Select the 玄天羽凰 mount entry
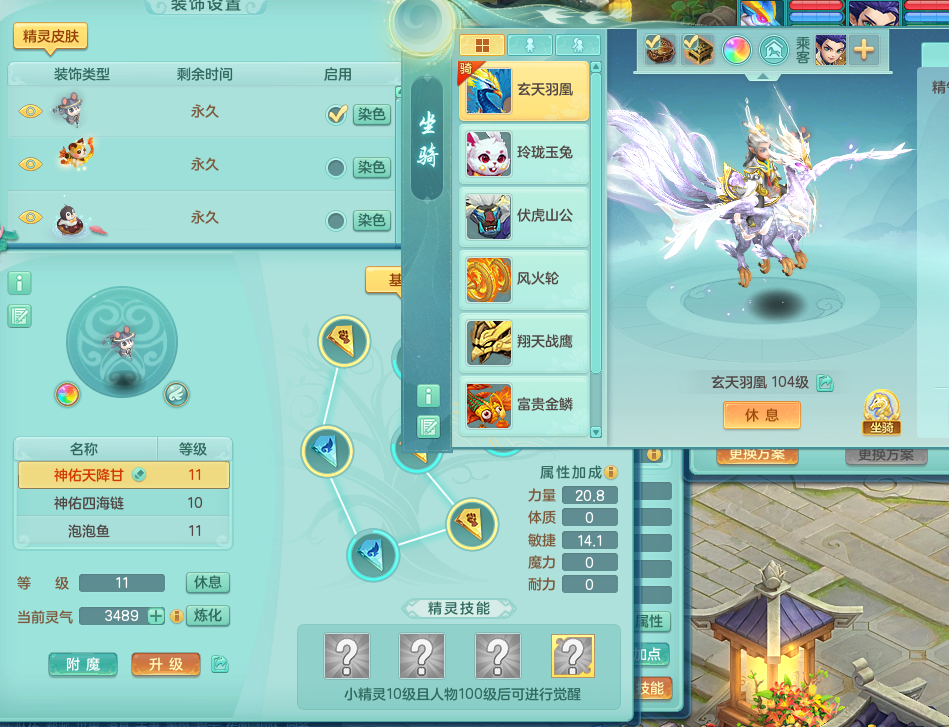 point(524,90)
